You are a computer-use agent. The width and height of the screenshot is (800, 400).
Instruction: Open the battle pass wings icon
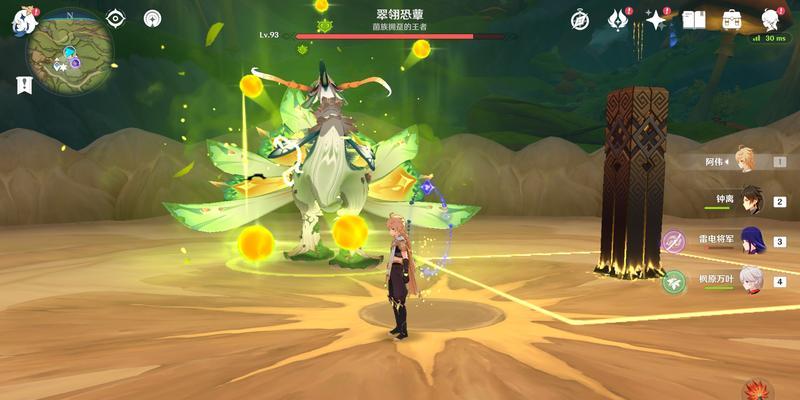pyautogui.click(x=618, y=19)
